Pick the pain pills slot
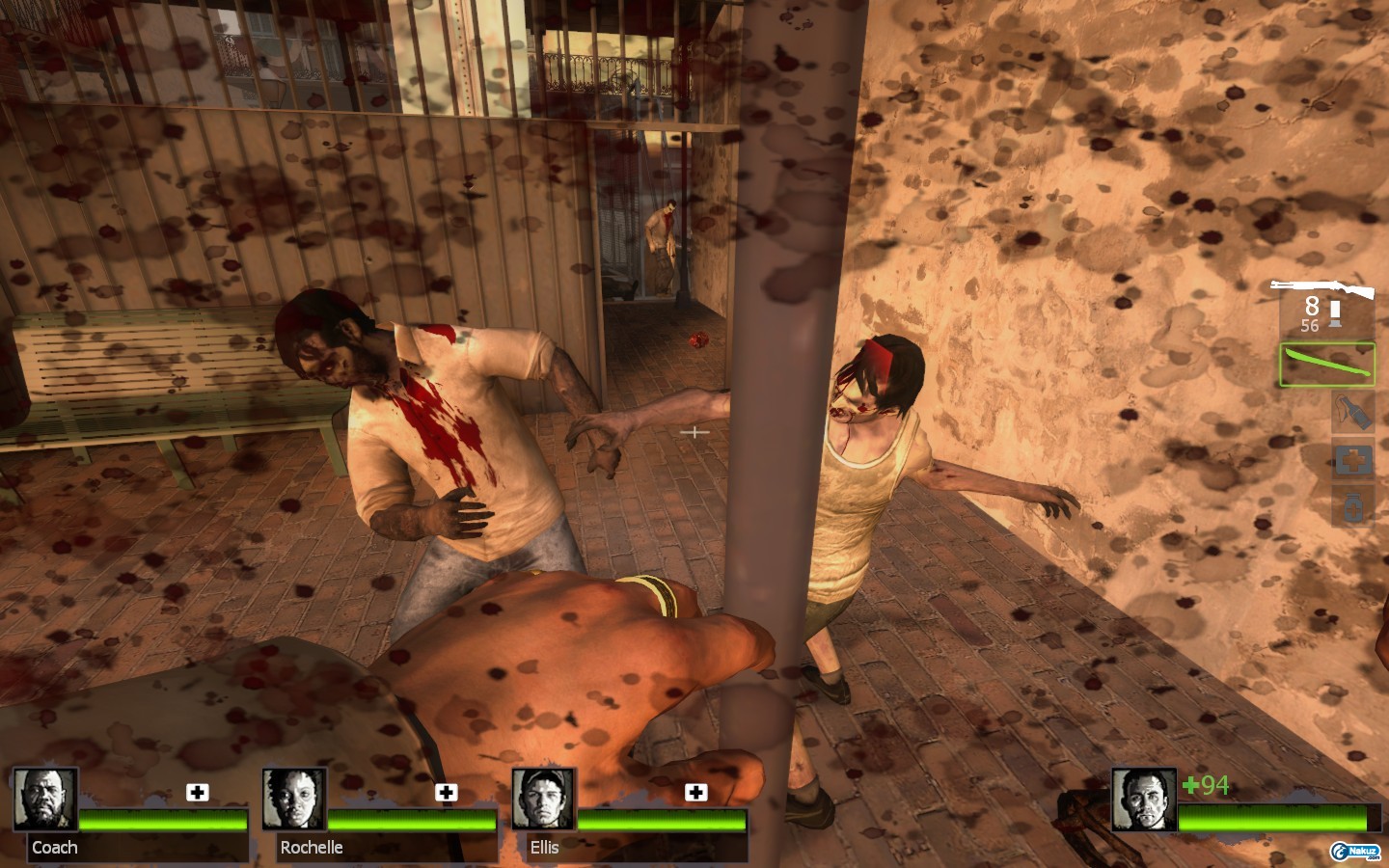The width and height of the screenshot is (1389, 868). click(x=1352, y=507)
